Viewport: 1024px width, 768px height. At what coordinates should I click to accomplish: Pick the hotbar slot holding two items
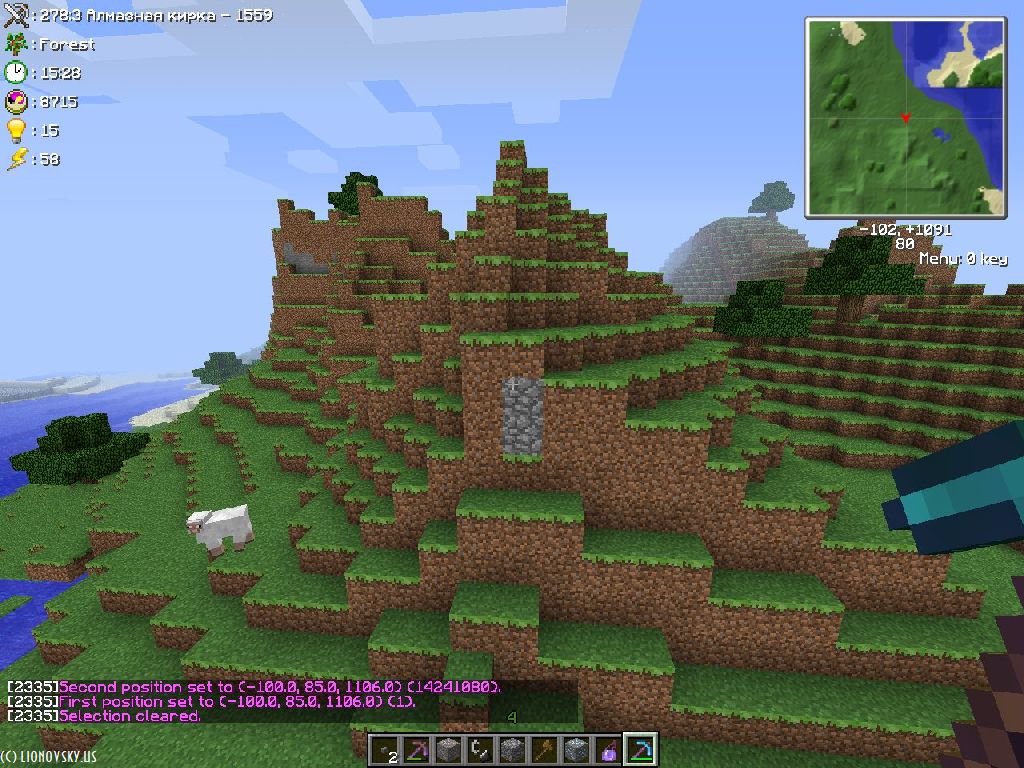(x=385, y=750)
